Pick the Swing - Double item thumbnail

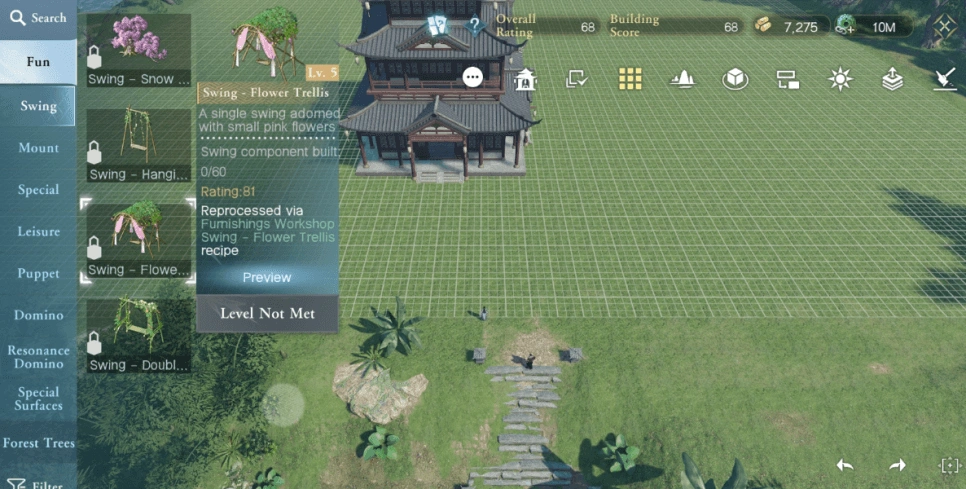click(x=138, y=335)
